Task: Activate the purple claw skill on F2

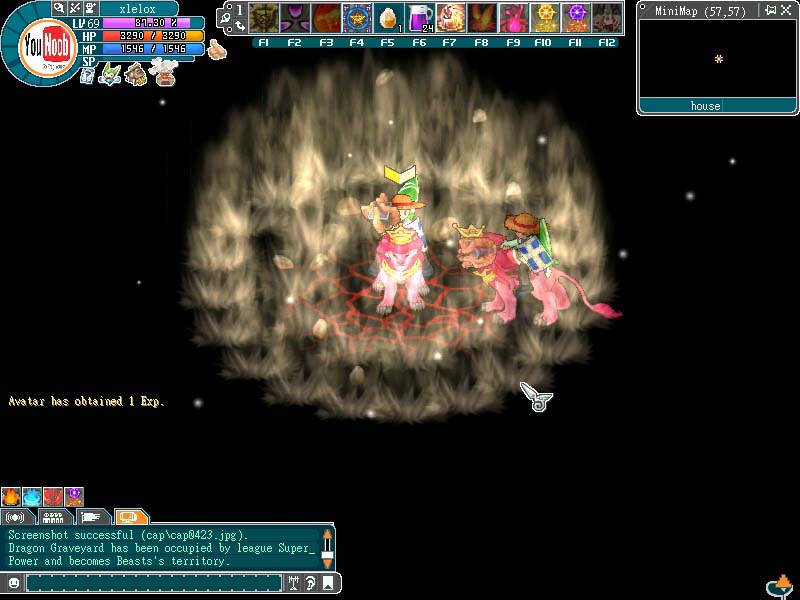Action: pos(295,18)
